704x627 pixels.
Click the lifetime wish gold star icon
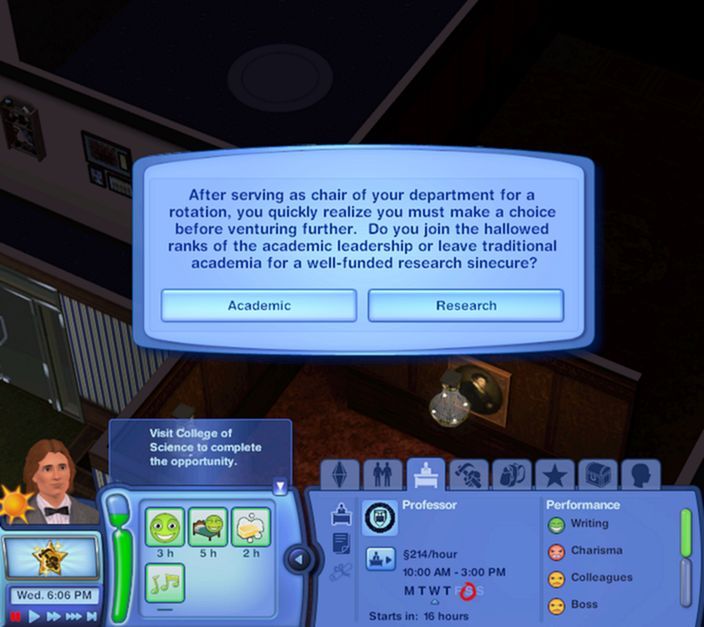pyautogui.click(x=50, y=559)
